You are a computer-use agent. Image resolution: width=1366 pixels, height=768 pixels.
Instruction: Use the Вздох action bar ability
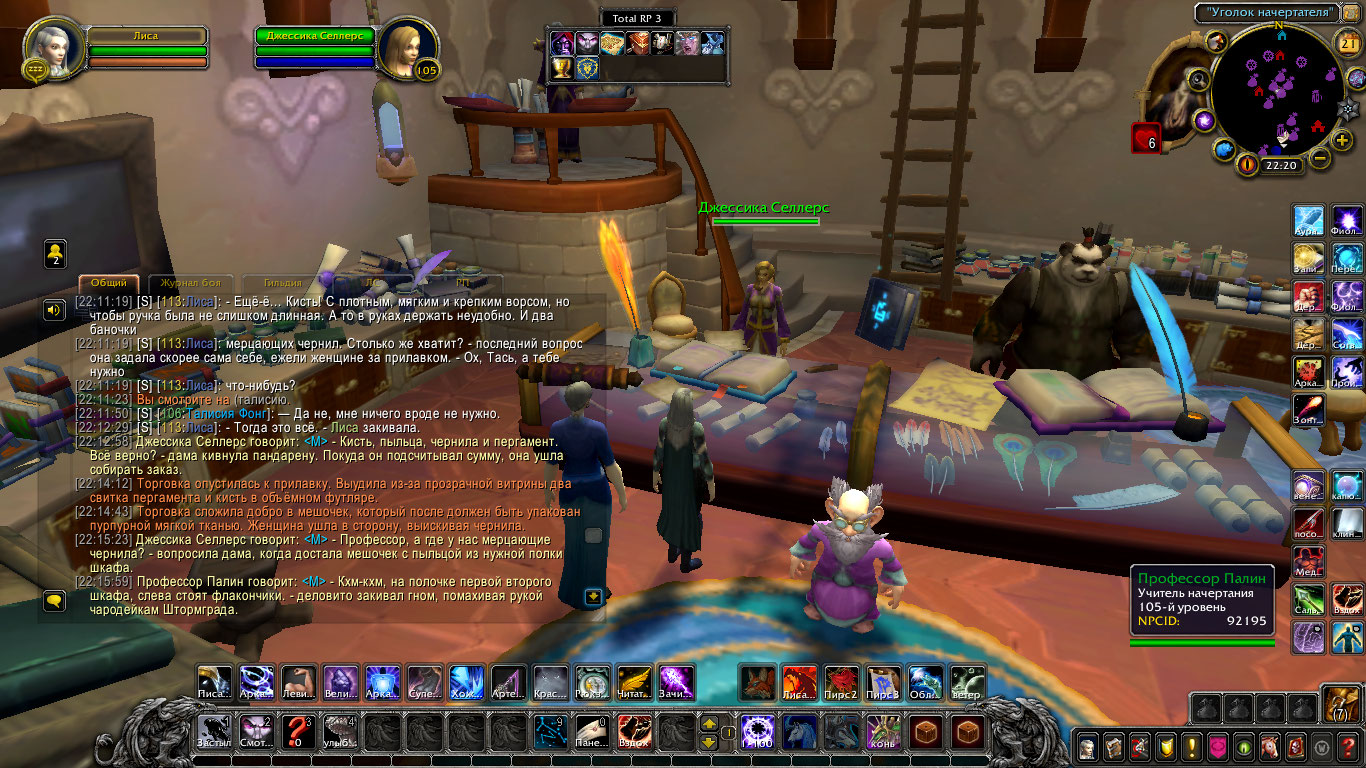tap(634, 731)
